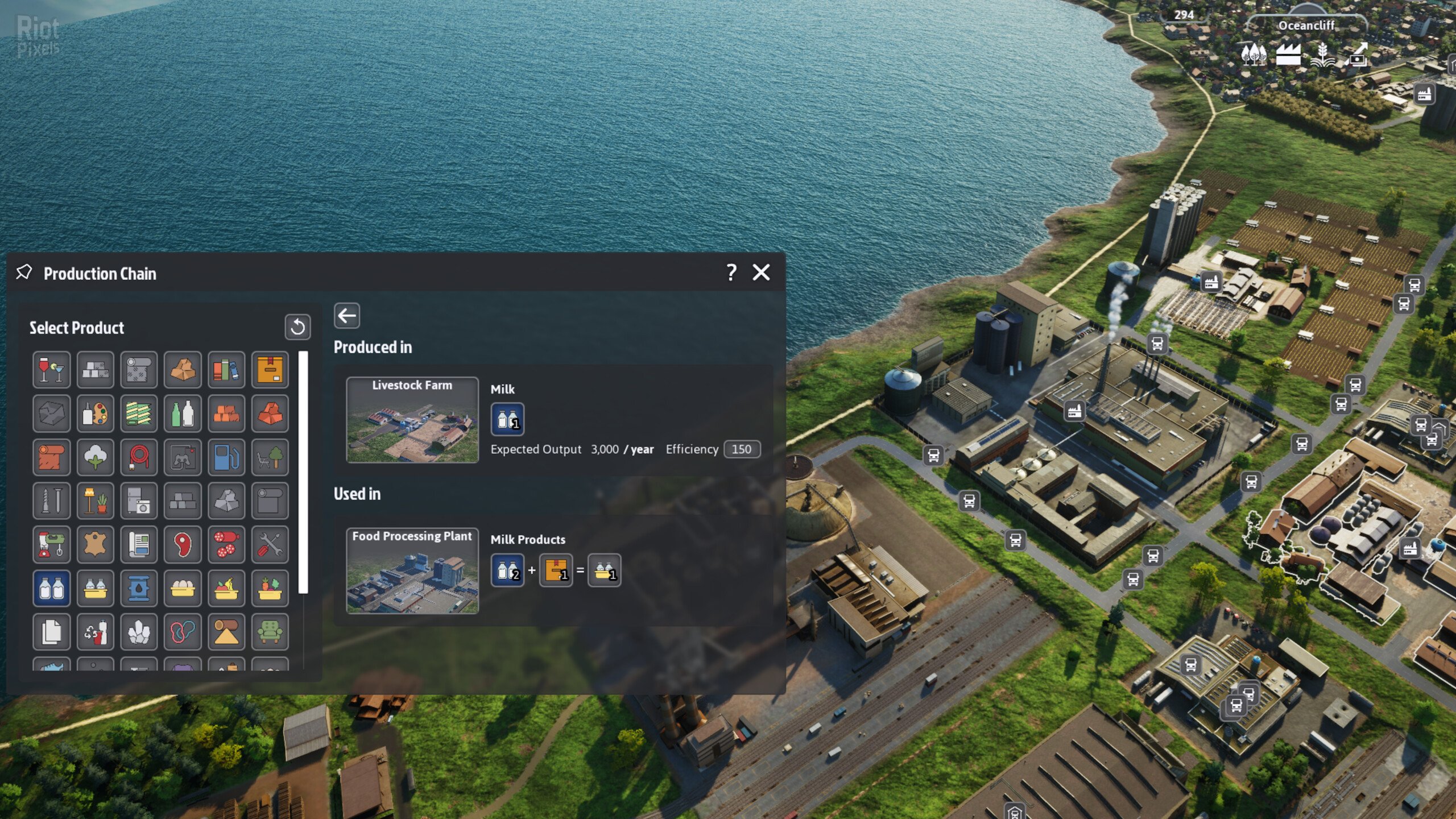Select the Sausages product icon

[x=226, y=545]
